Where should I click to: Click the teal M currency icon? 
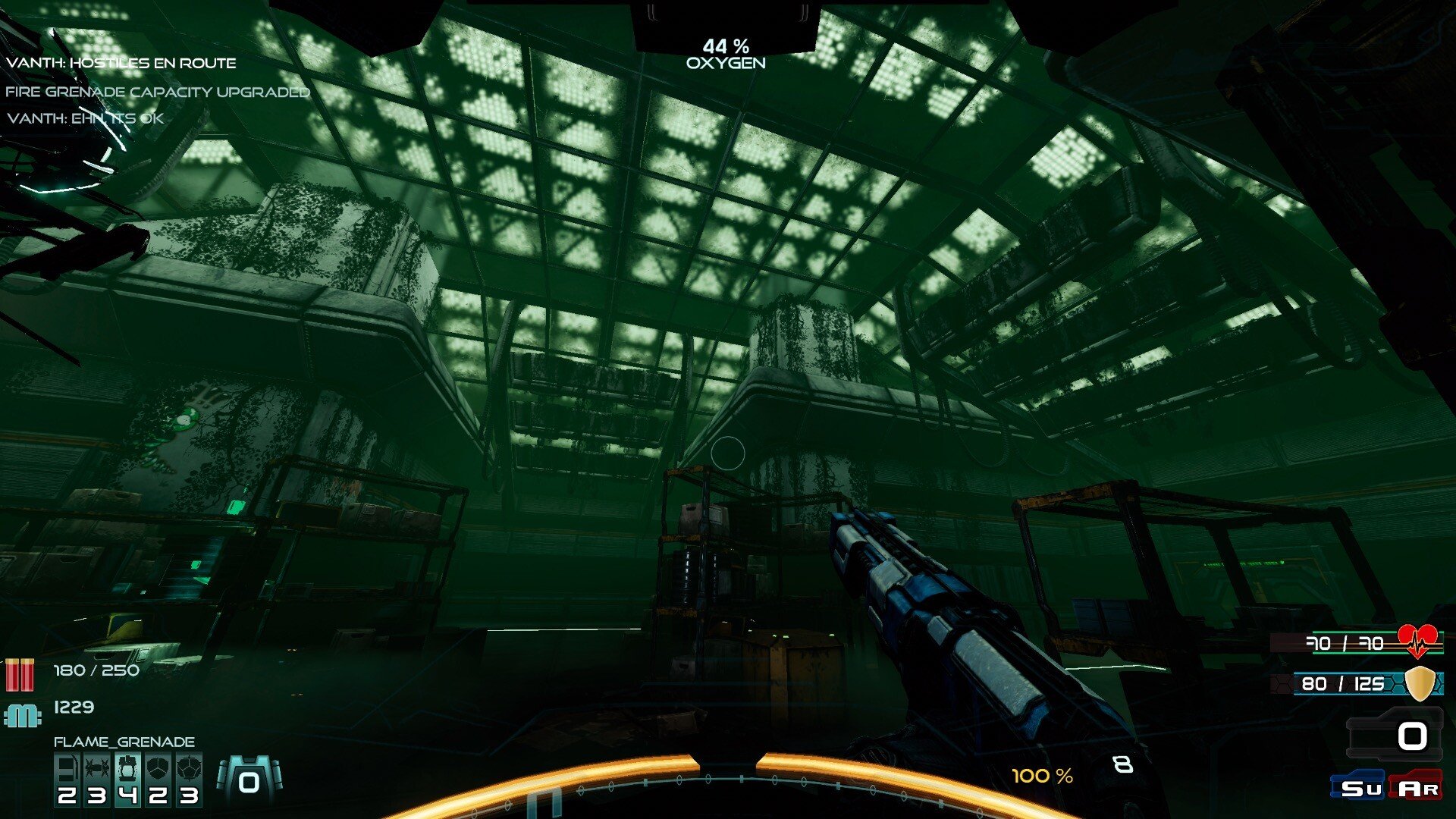tap(22, 715)
